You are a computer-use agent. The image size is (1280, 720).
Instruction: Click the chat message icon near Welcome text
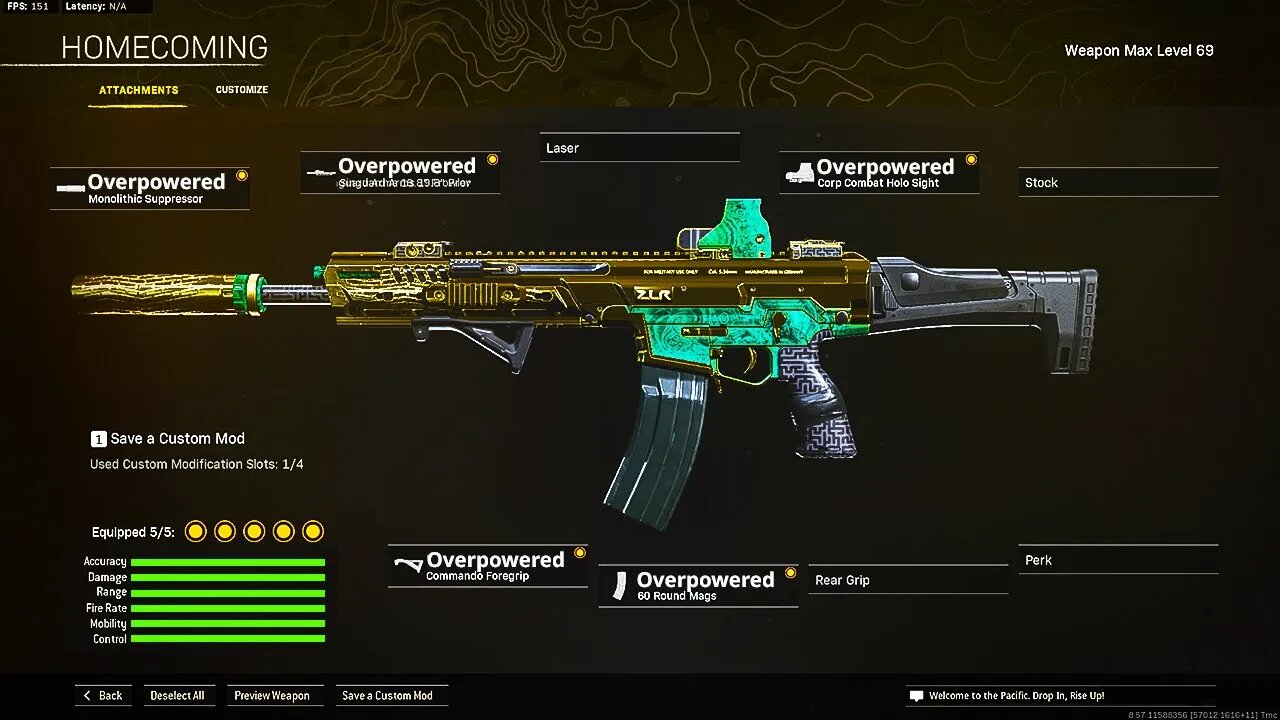pyautogui.click(x=915, y=695)
